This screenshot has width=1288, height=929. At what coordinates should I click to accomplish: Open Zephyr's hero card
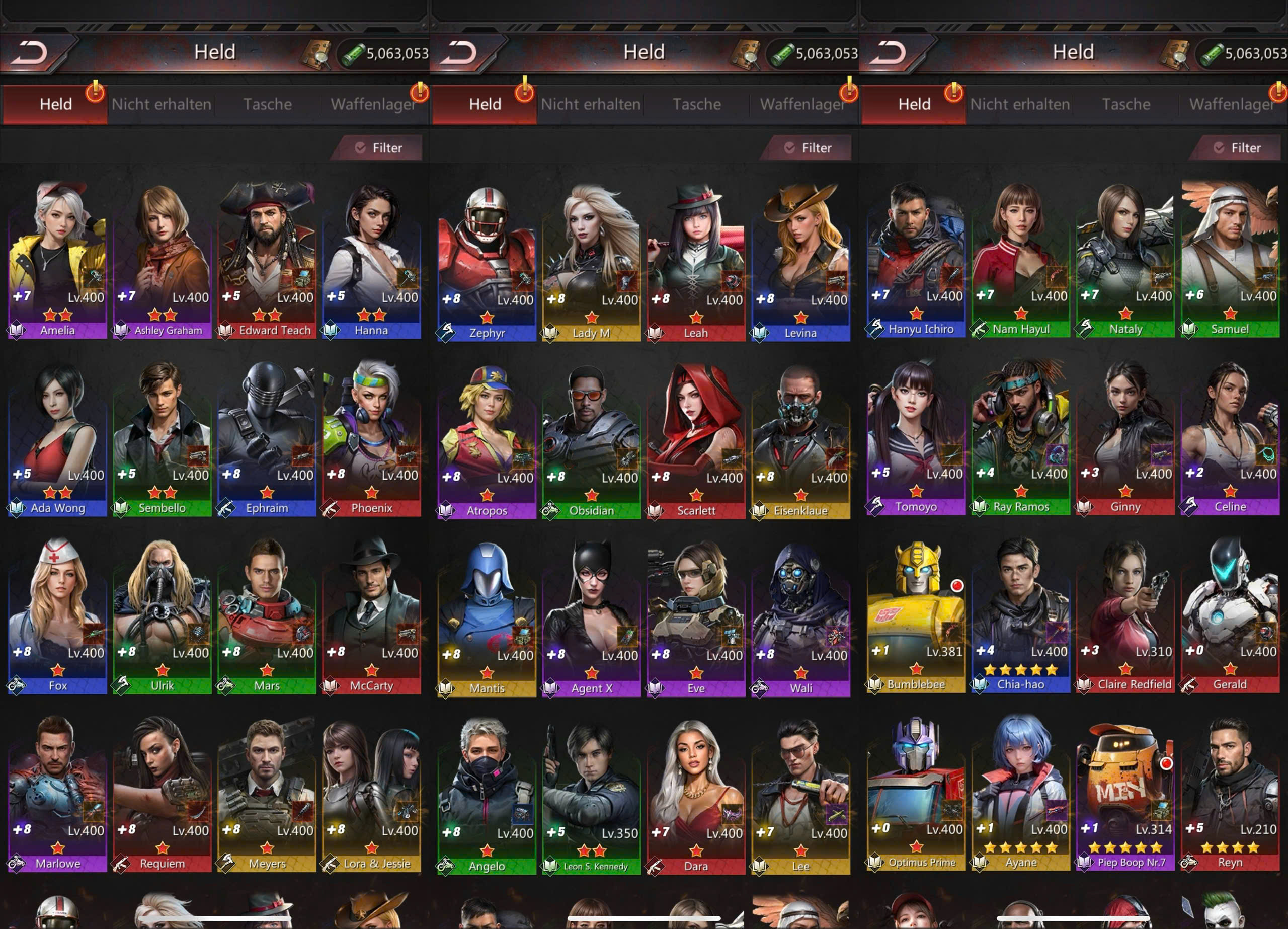click(487, 261)
